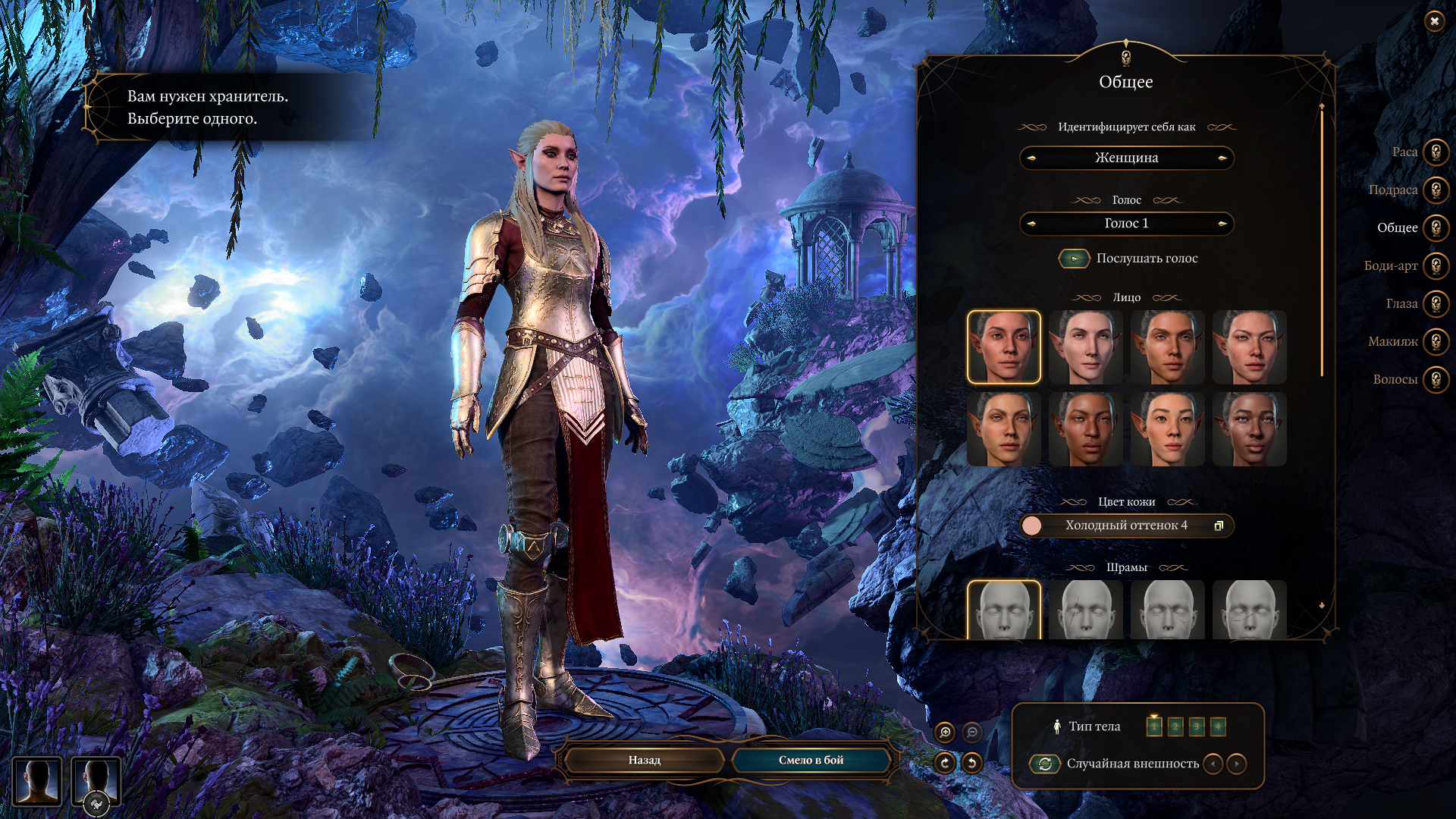Viewport: 1456px width, 819px height.
Task: Open the Раса tab
Action: pos(1436,152)
